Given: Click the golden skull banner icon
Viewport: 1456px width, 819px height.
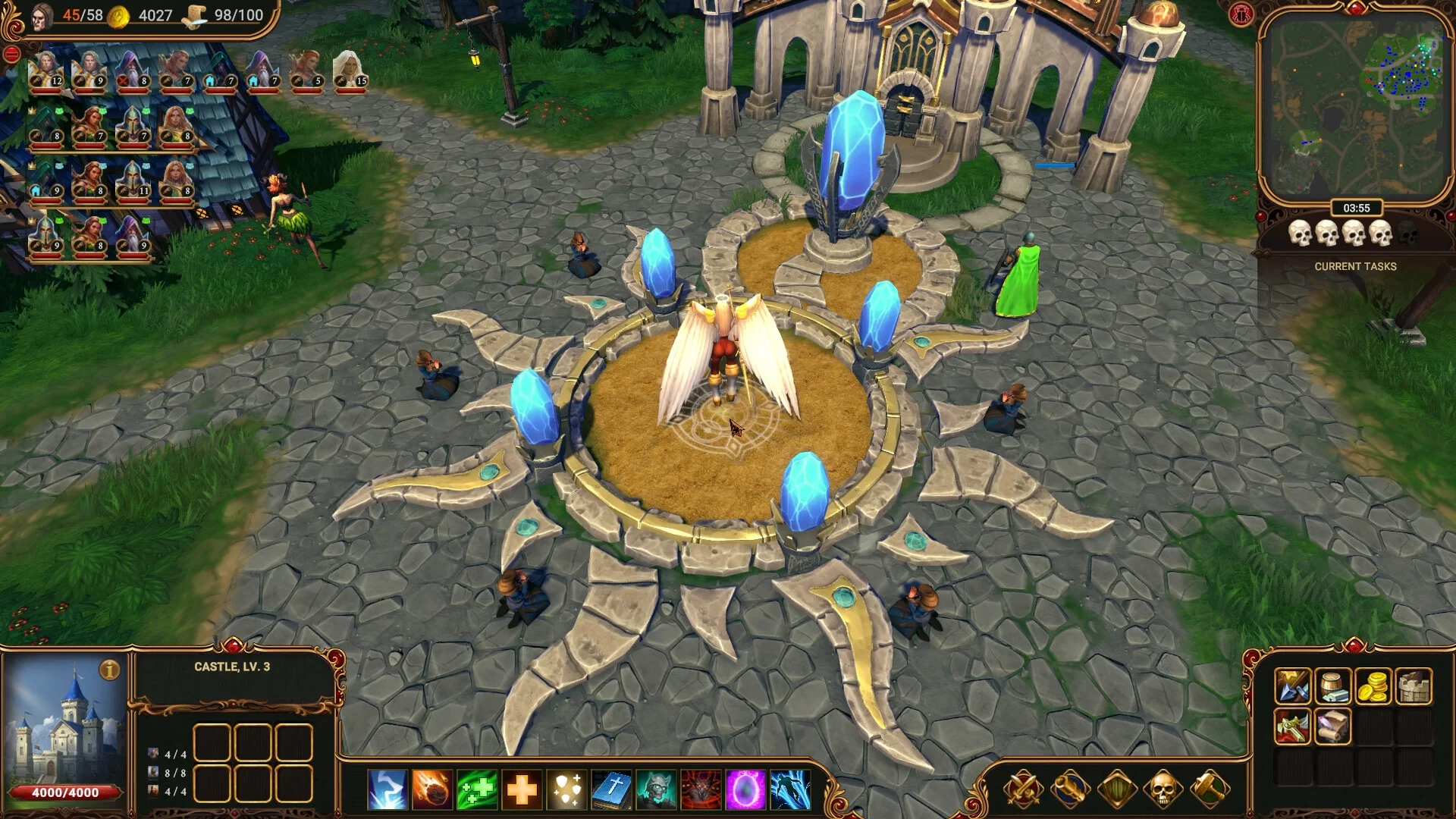Looking at the screenshot, I should point(1165,790).
